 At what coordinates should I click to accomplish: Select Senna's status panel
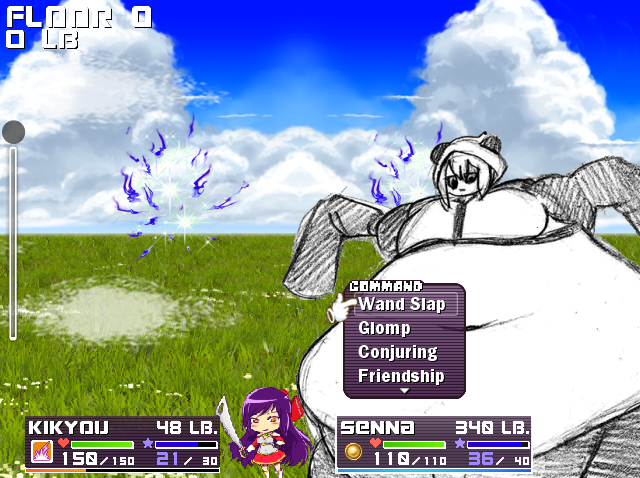tap(434, 443)
